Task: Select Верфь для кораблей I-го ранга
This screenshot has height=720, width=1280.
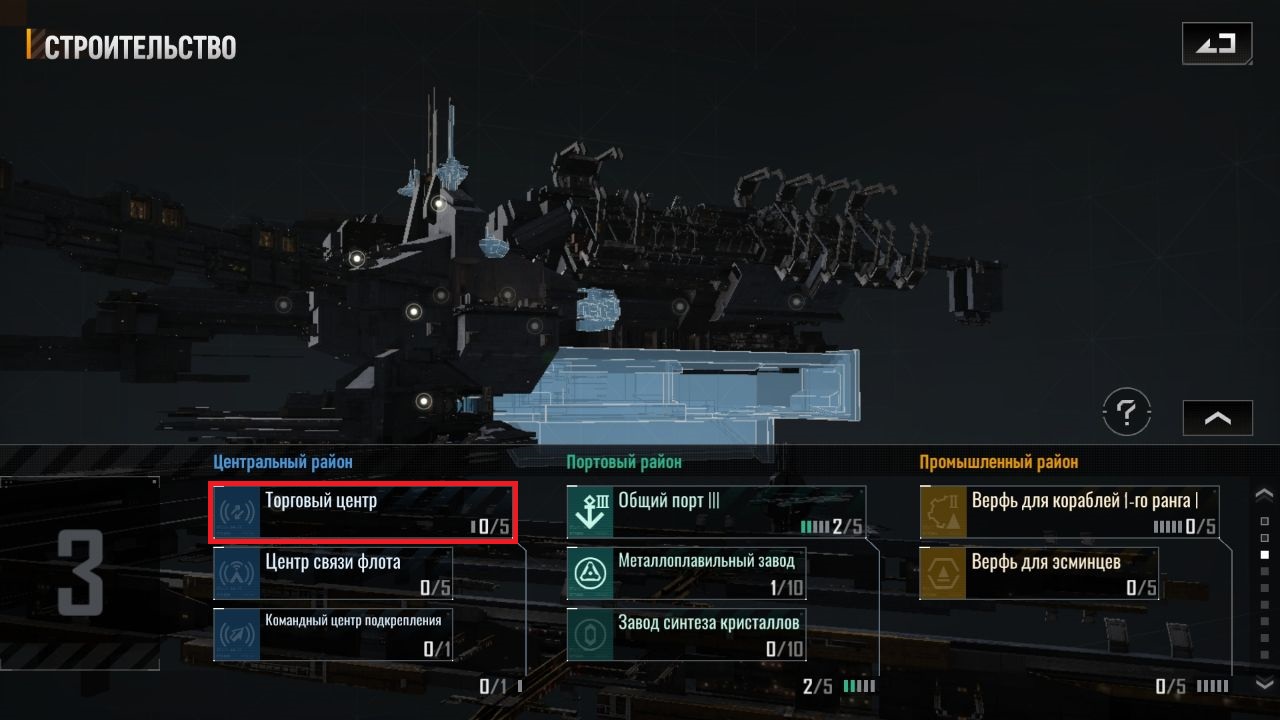Action: 1069,512
